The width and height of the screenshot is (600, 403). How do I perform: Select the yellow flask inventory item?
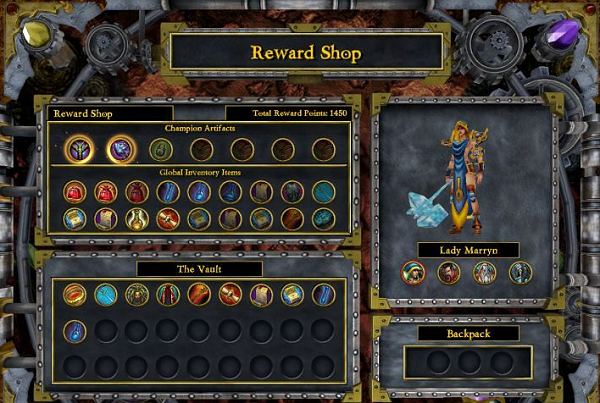(137, 218)
